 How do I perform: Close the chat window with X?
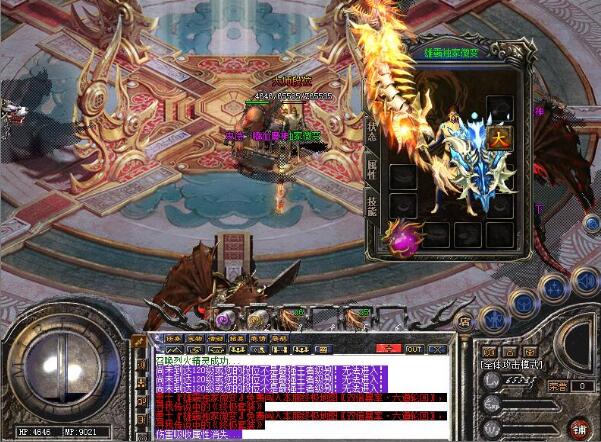coord(438,350)
